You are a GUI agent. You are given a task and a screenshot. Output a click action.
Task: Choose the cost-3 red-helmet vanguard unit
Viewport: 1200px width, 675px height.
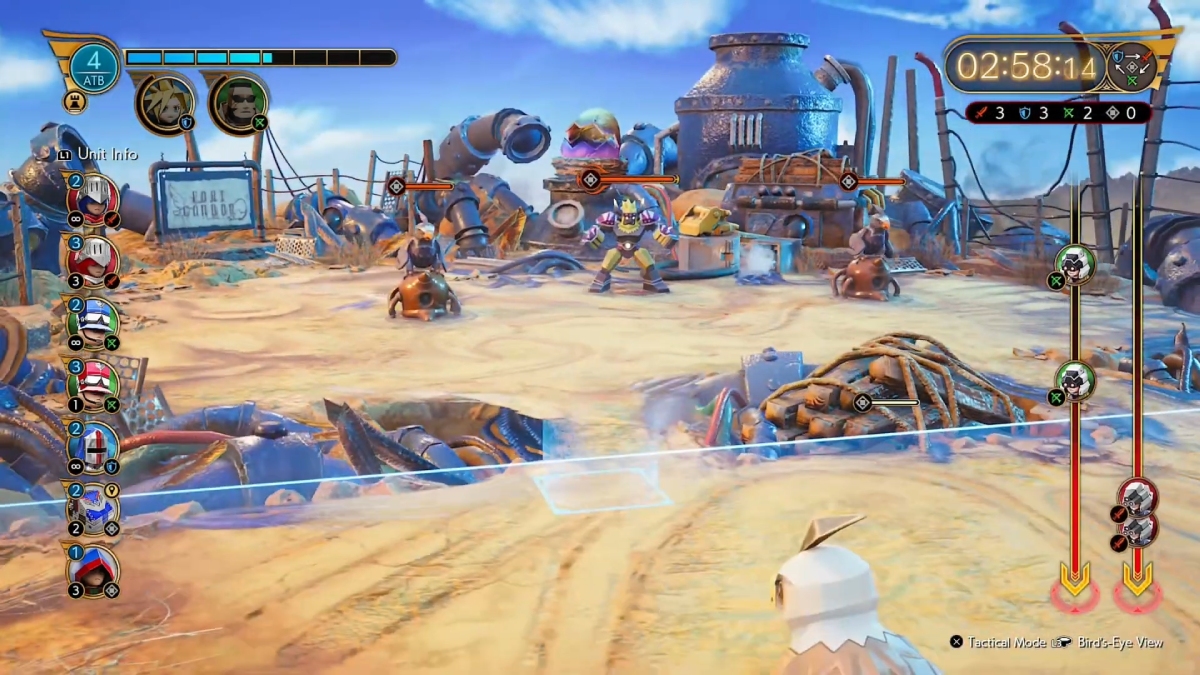93,260
